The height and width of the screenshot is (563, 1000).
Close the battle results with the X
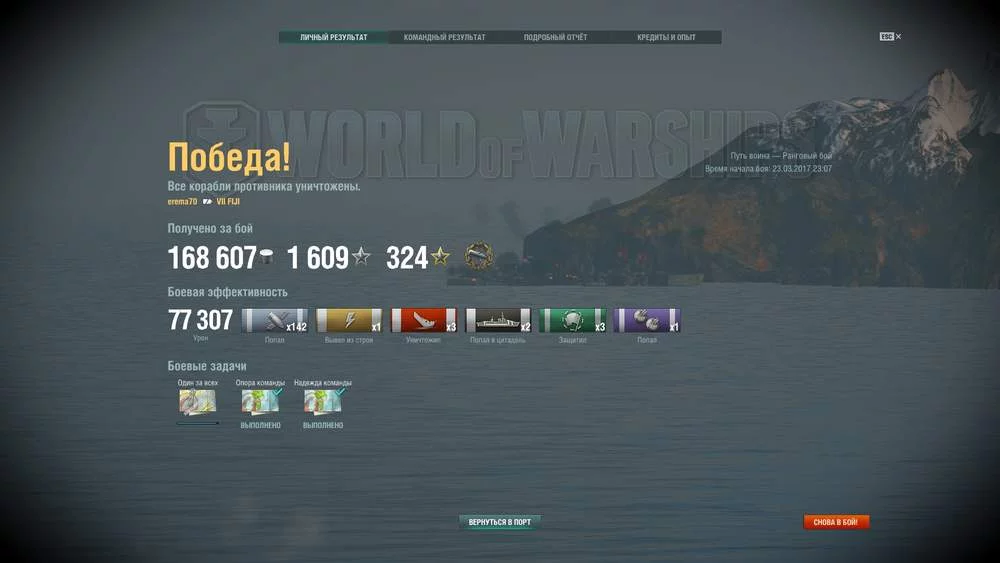898,37
